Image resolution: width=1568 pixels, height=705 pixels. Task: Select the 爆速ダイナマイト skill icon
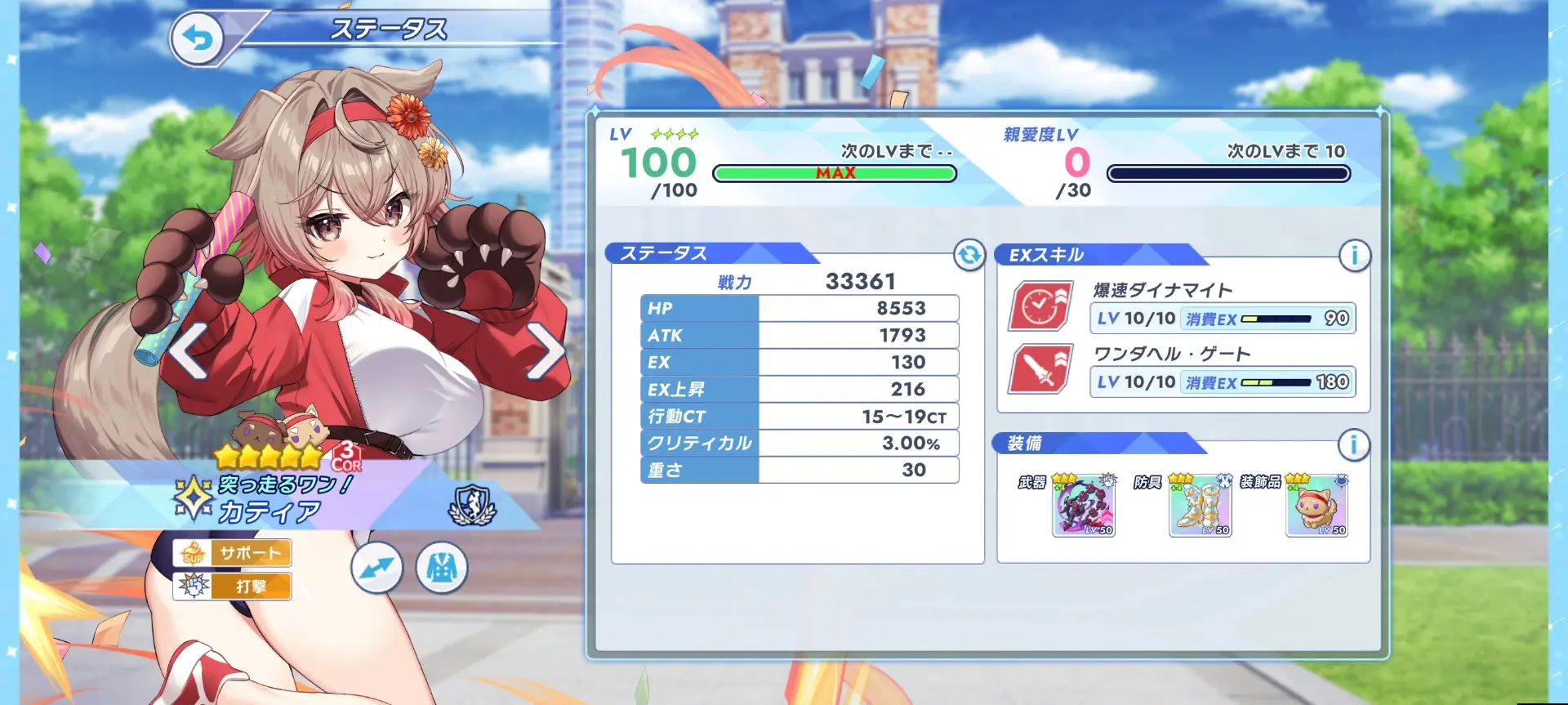pyautogui.click(x=1041, y=306)
